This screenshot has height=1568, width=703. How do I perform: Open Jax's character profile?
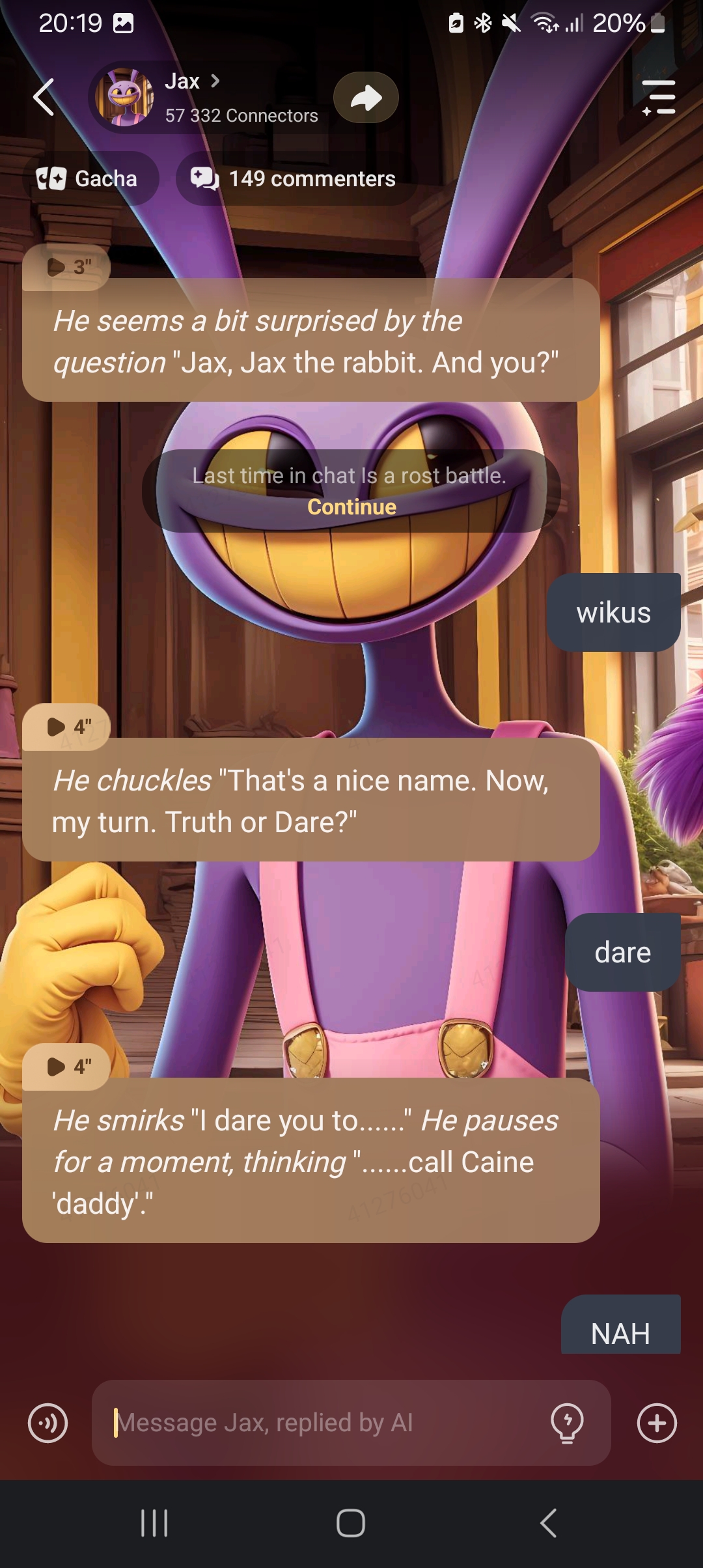(193, 81)
